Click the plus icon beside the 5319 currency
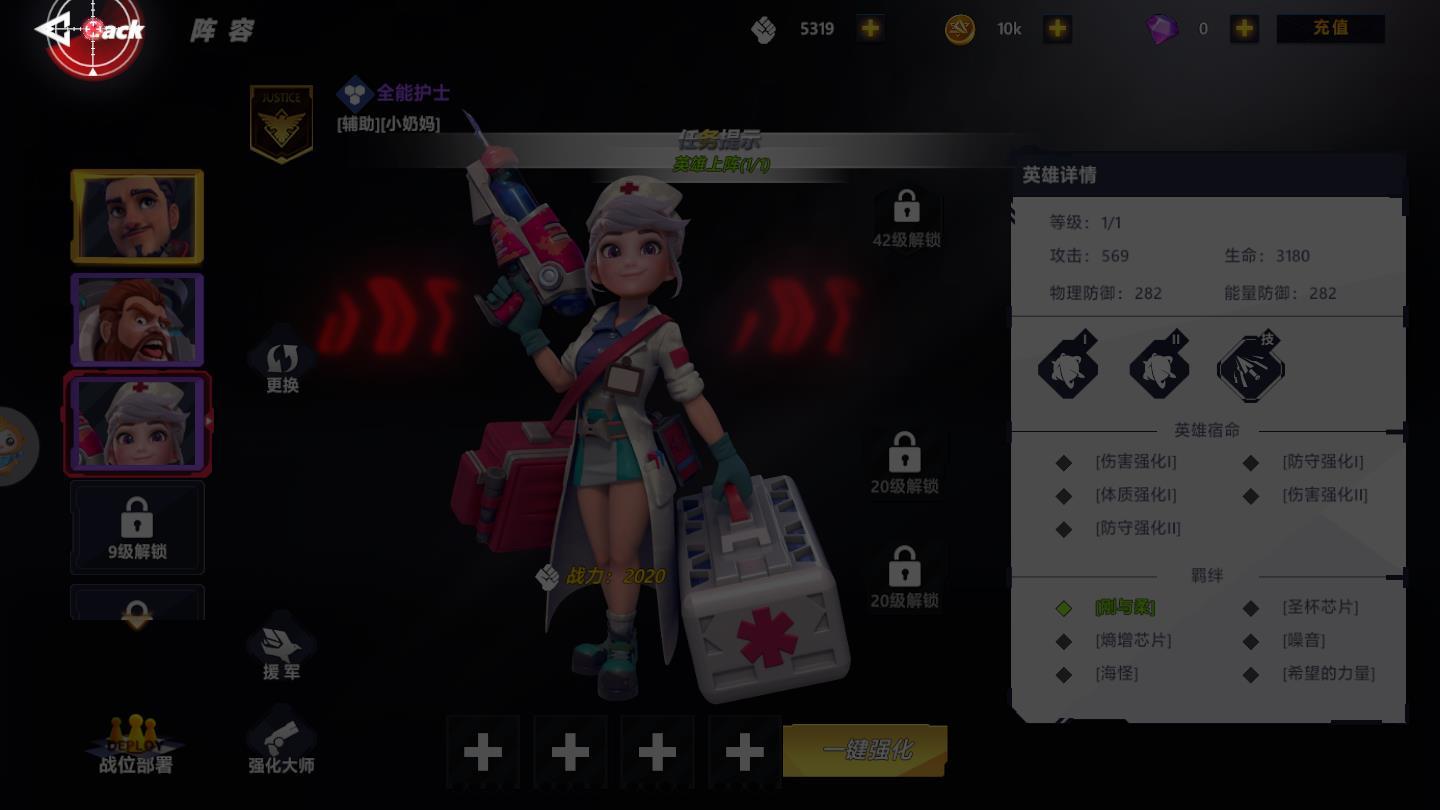Image resolution: width=1440 pixels, height=810 pixels. pos(869,29)
